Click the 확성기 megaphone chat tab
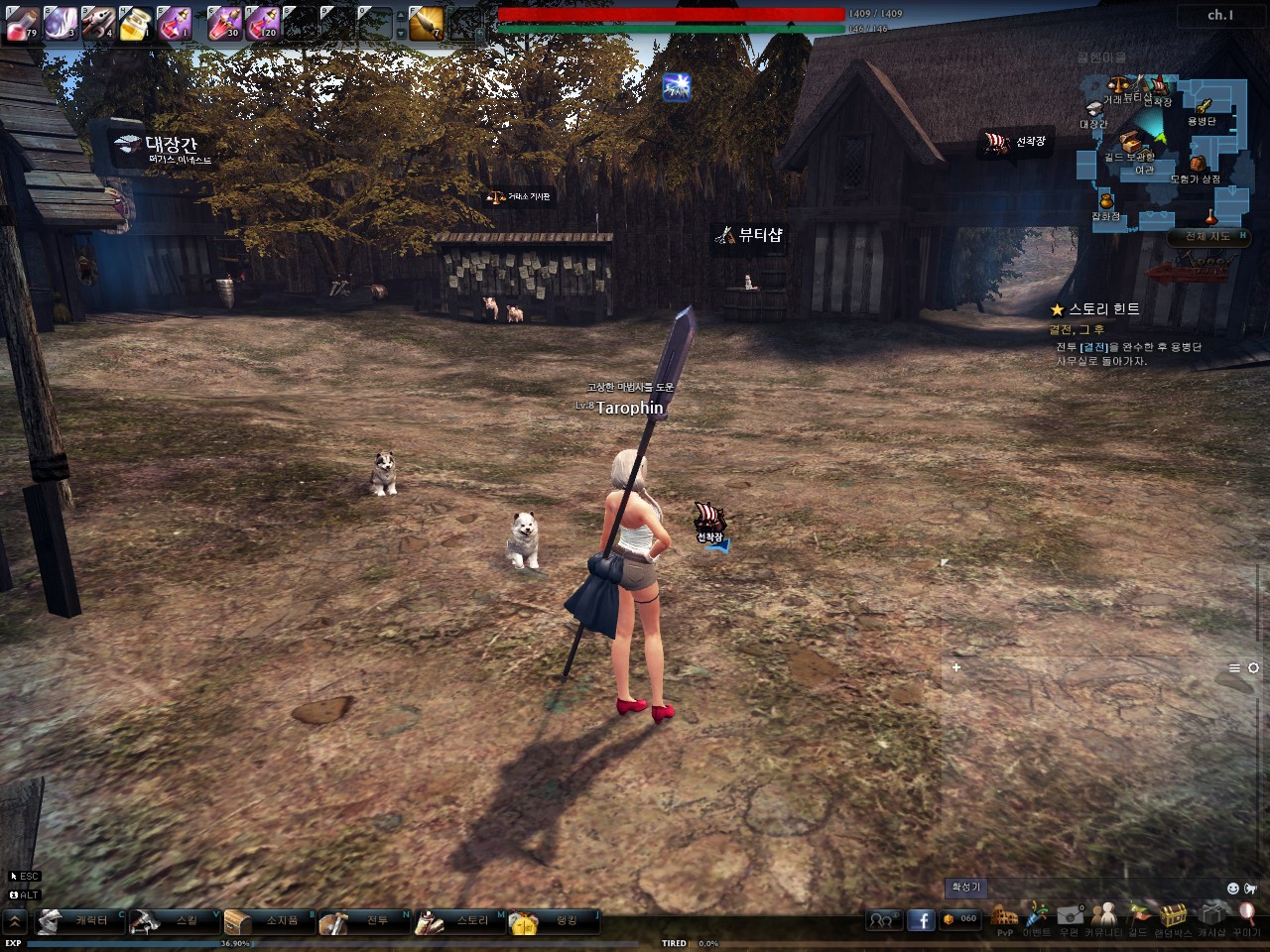 [965, 887]
